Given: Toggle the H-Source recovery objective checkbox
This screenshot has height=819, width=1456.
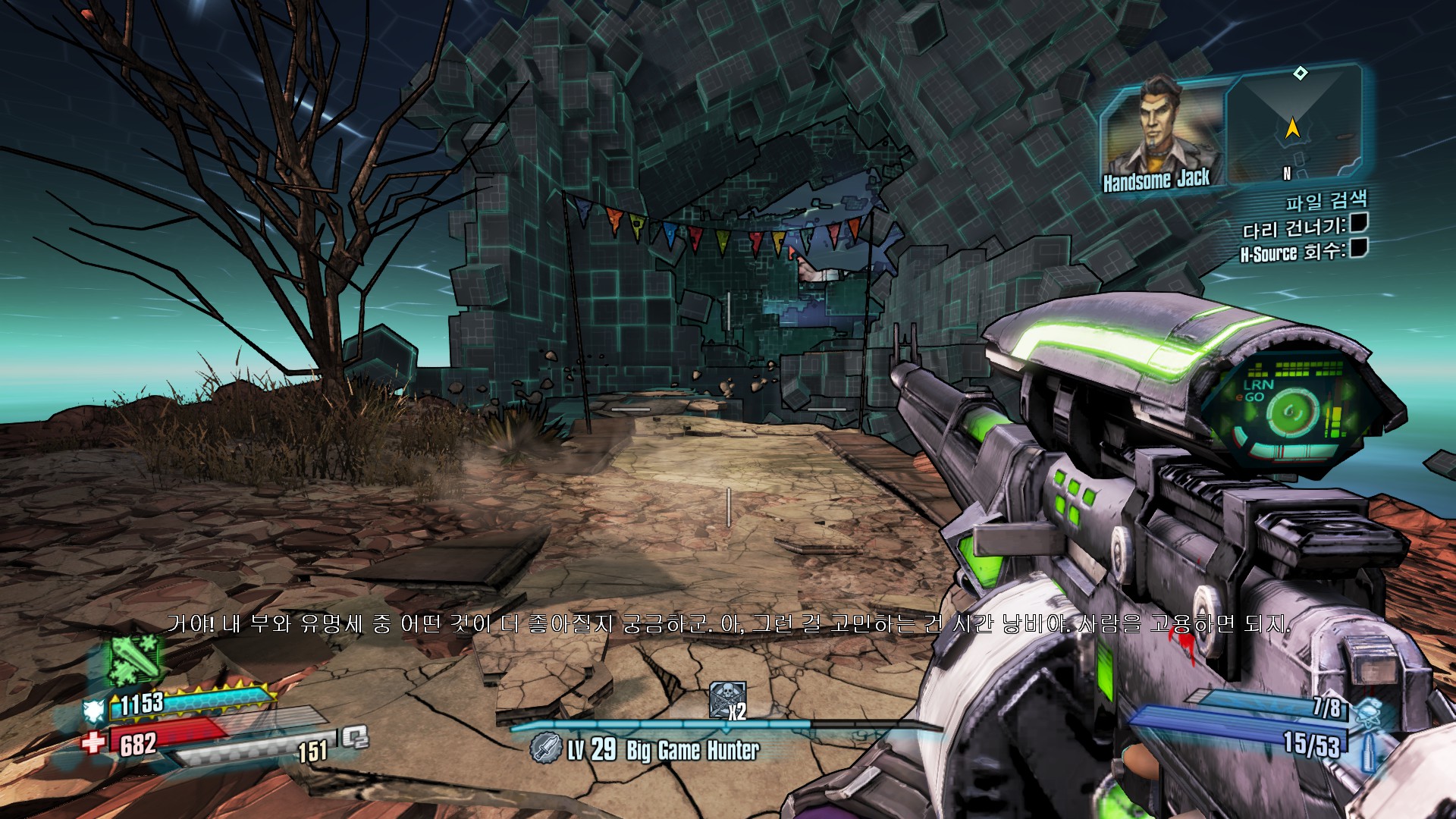Looking at the screenshot, I should pyautogui.click(x=1358, y=248).
